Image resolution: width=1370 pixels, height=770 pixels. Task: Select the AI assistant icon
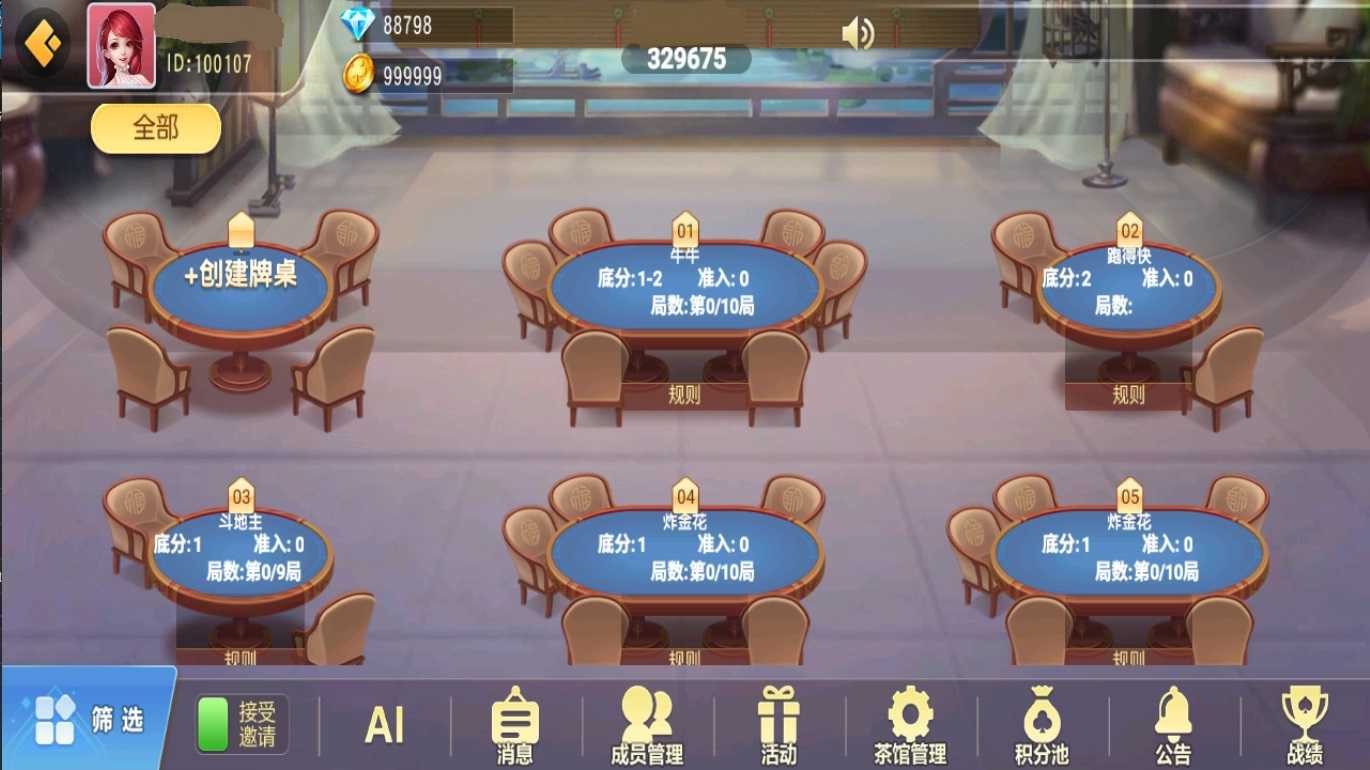[x=385, y=723]
